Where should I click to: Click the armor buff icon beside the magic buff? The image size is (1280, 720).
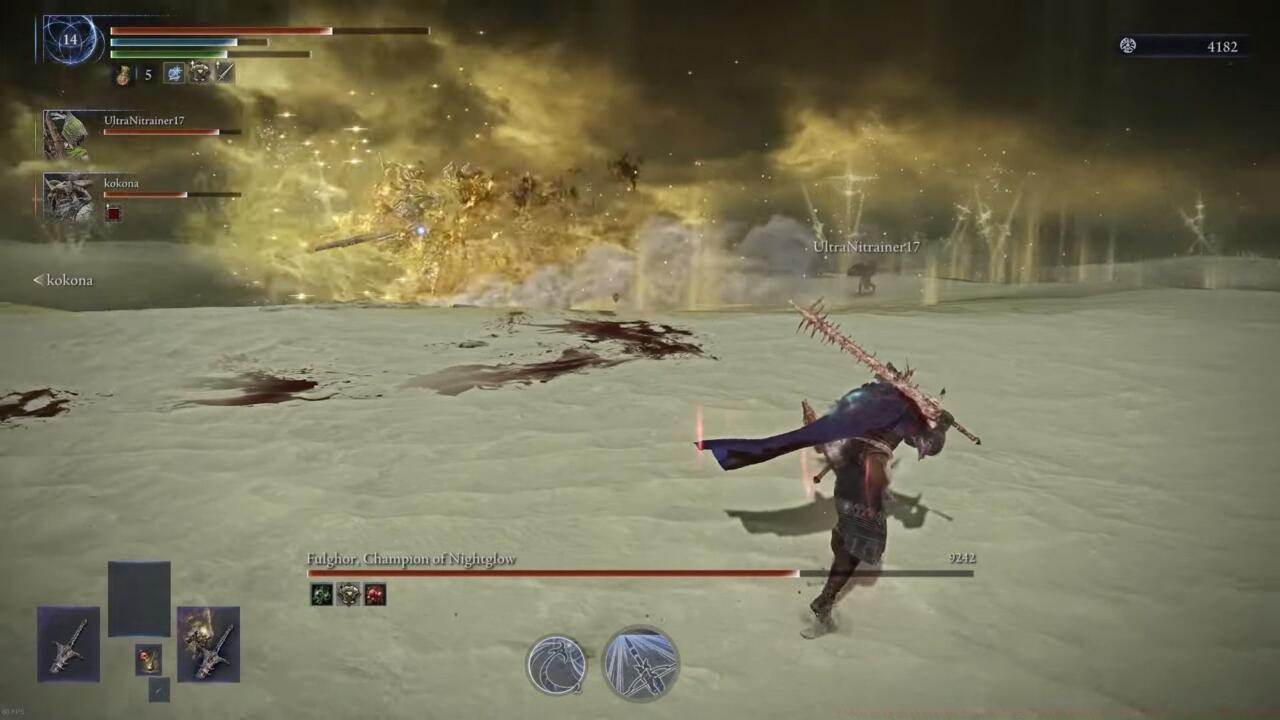point(198,72)
